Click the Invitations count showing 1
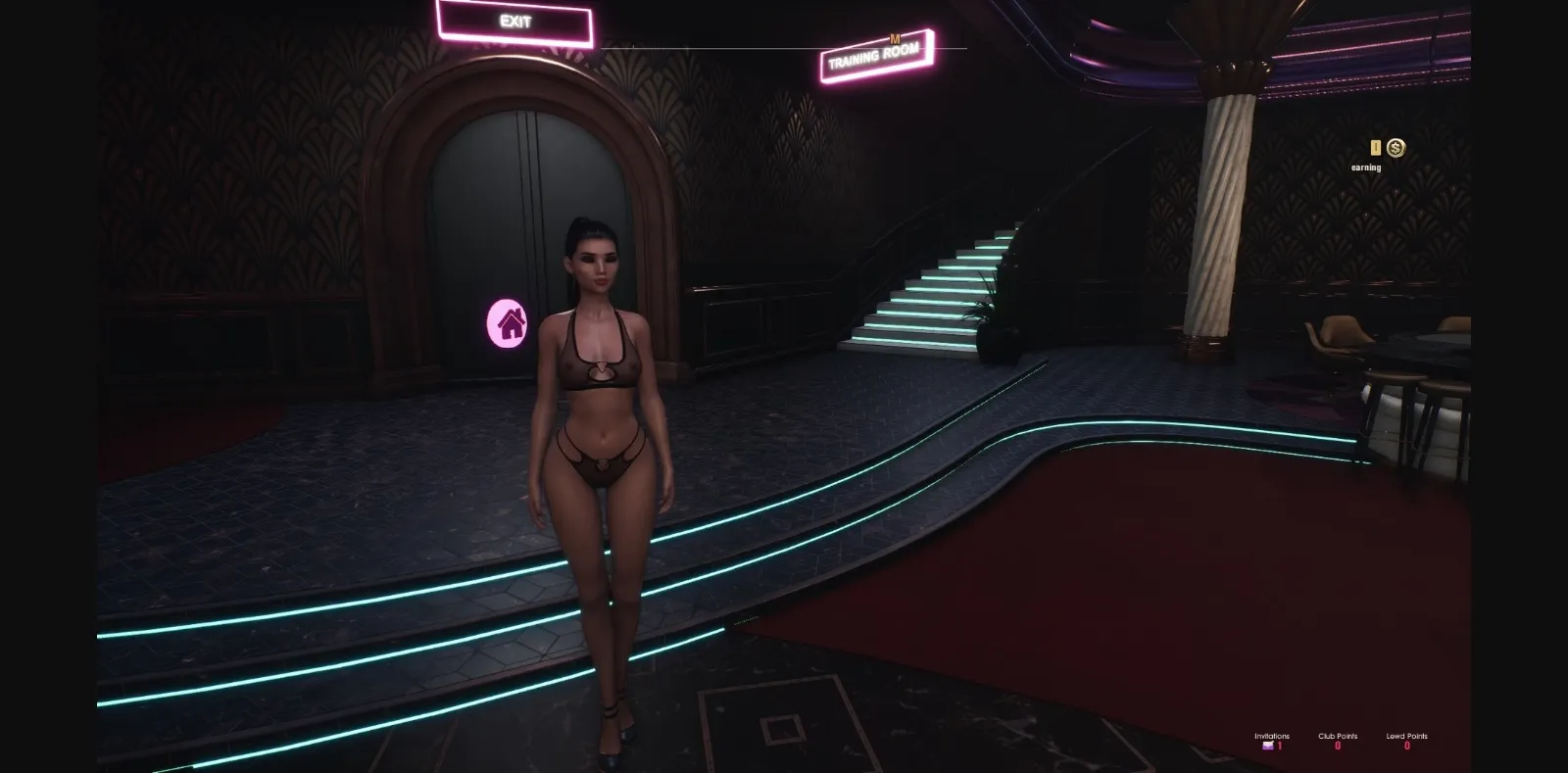1568x773 pixels. (x=1279, y=746)
